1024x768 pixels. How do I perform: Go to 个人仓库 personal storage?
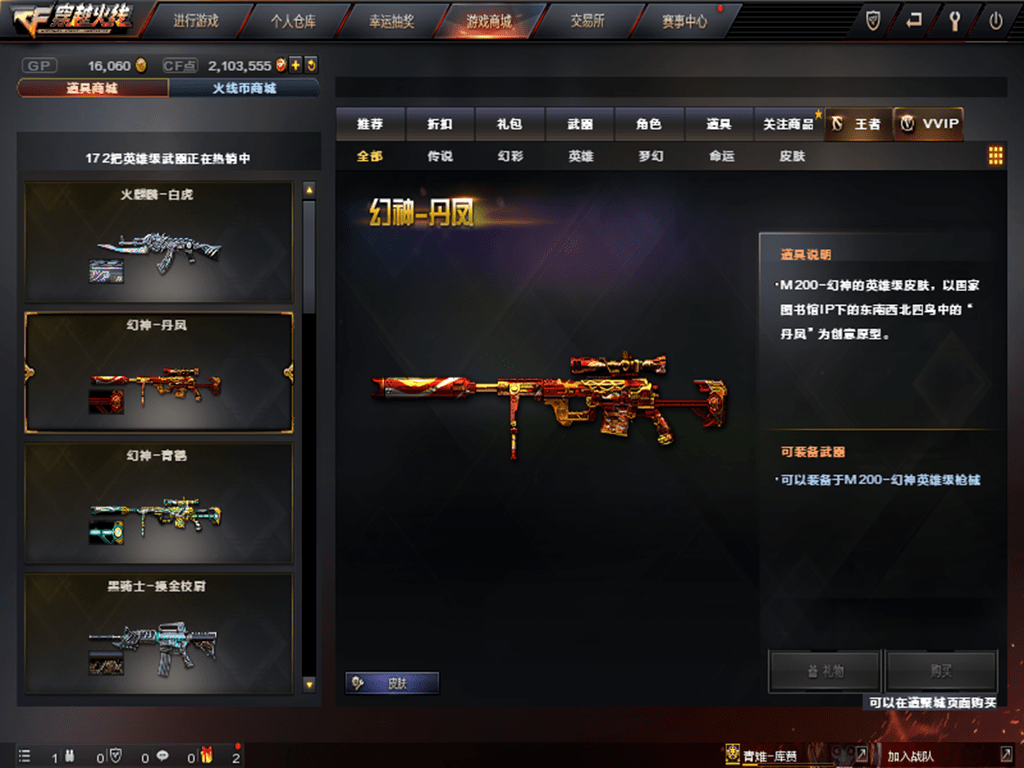coord(292,20)
